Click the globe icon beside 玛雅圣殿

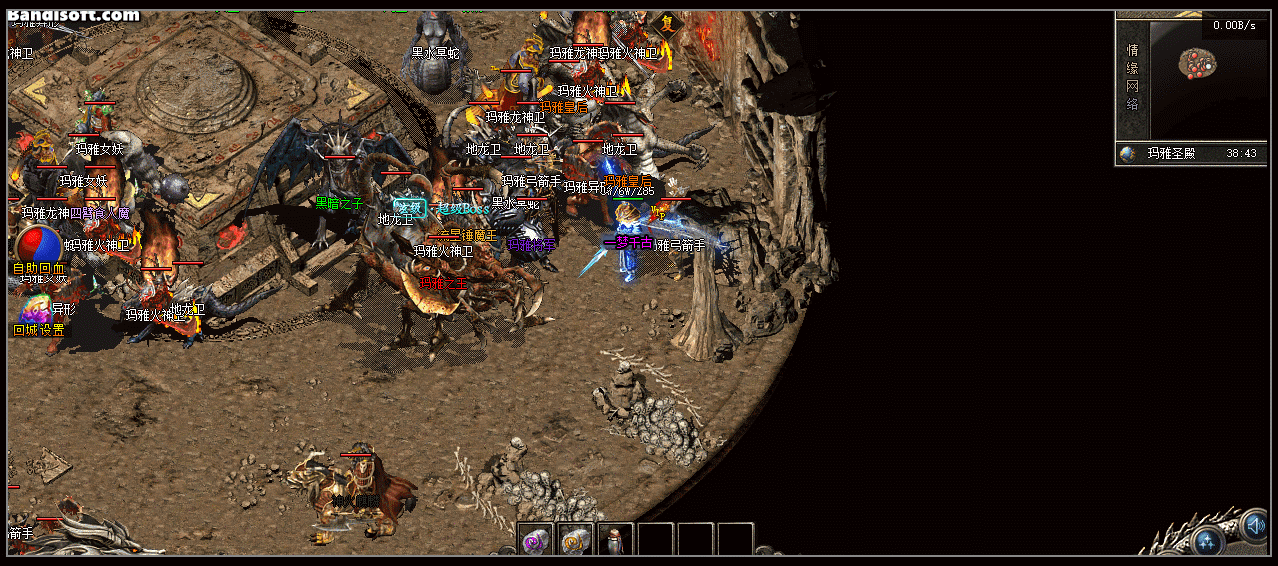pos(1128,154)
